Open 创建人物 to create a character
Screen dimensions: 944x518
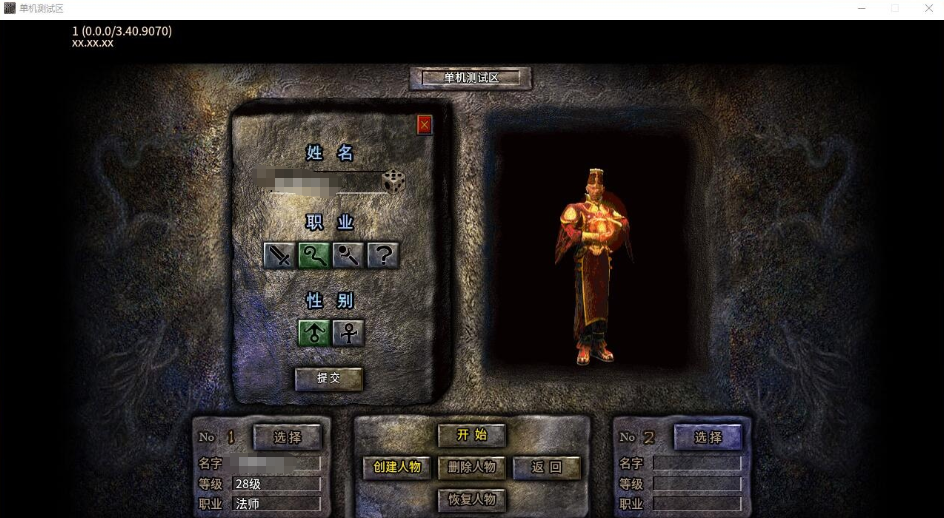tap(397, 467)
